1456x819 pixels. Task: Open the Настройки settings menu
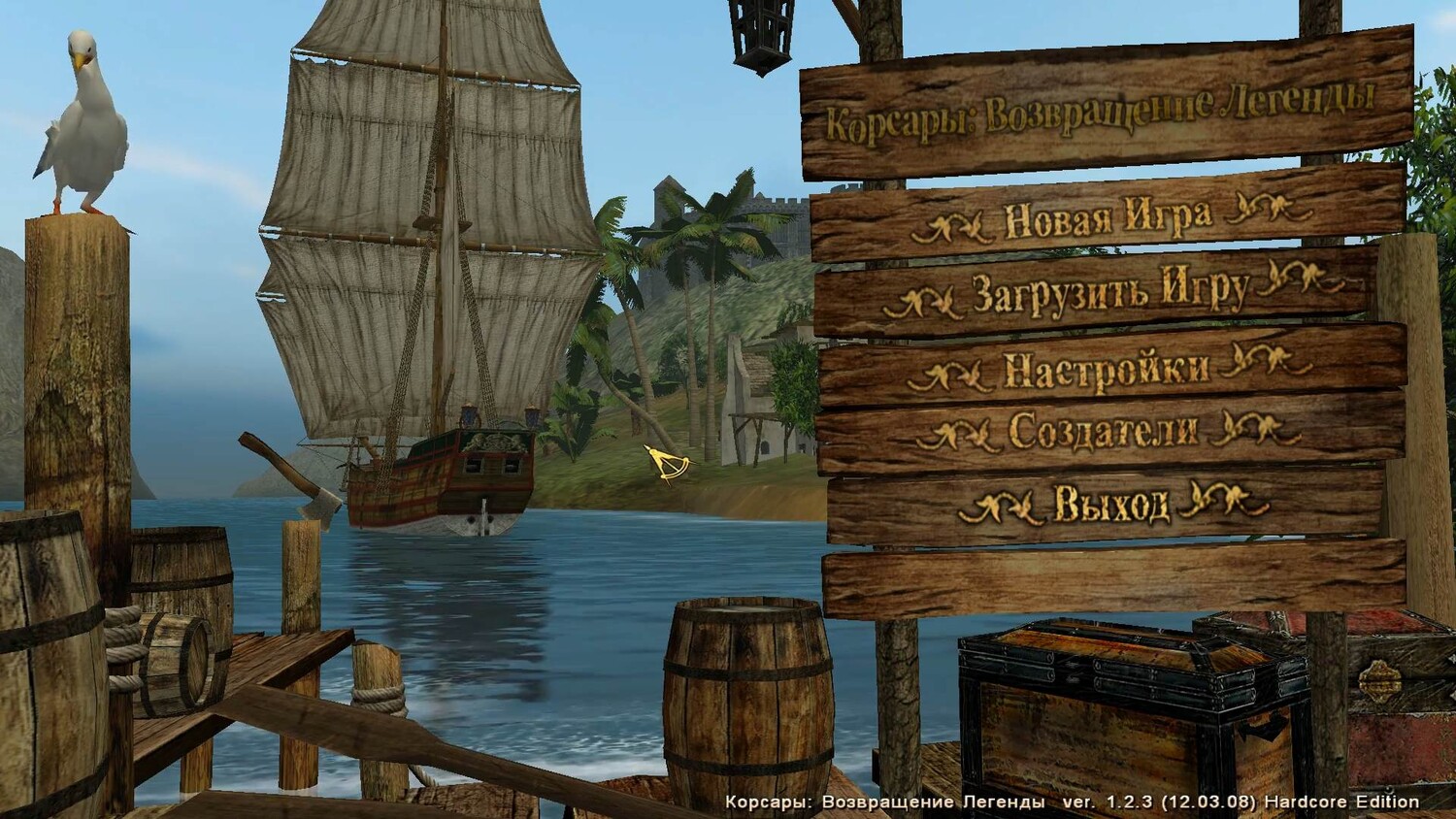[x=1107, y=369]
